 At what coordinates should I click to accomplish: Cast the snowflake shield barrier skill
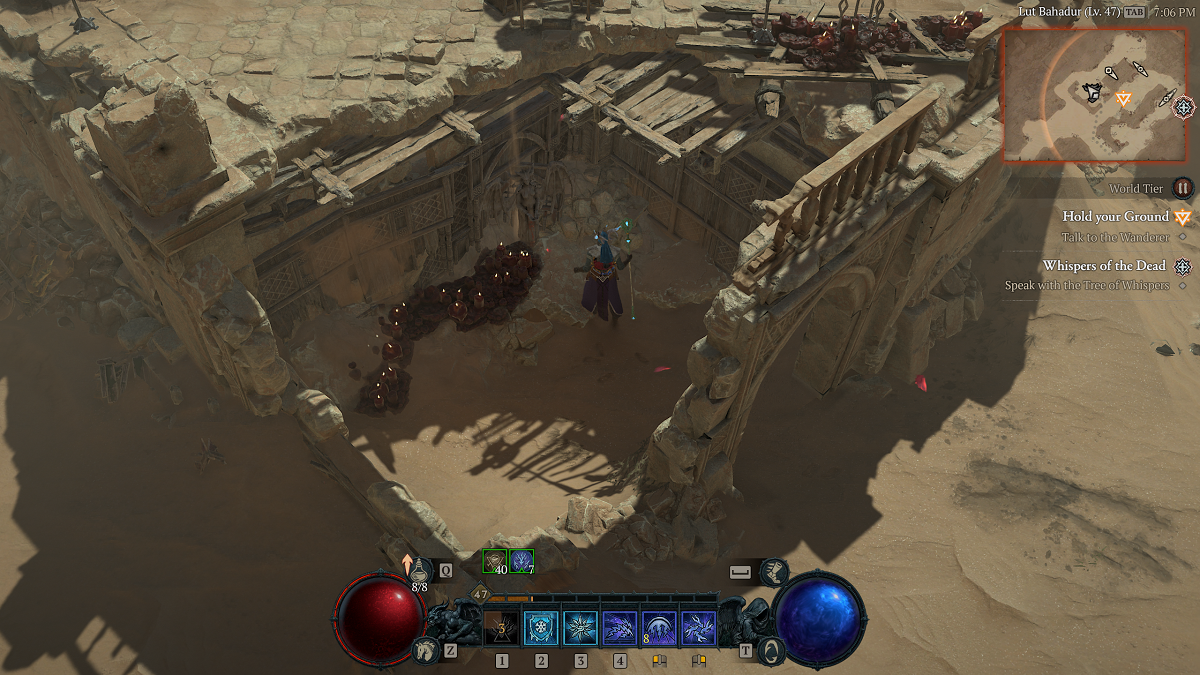[541, 628]
